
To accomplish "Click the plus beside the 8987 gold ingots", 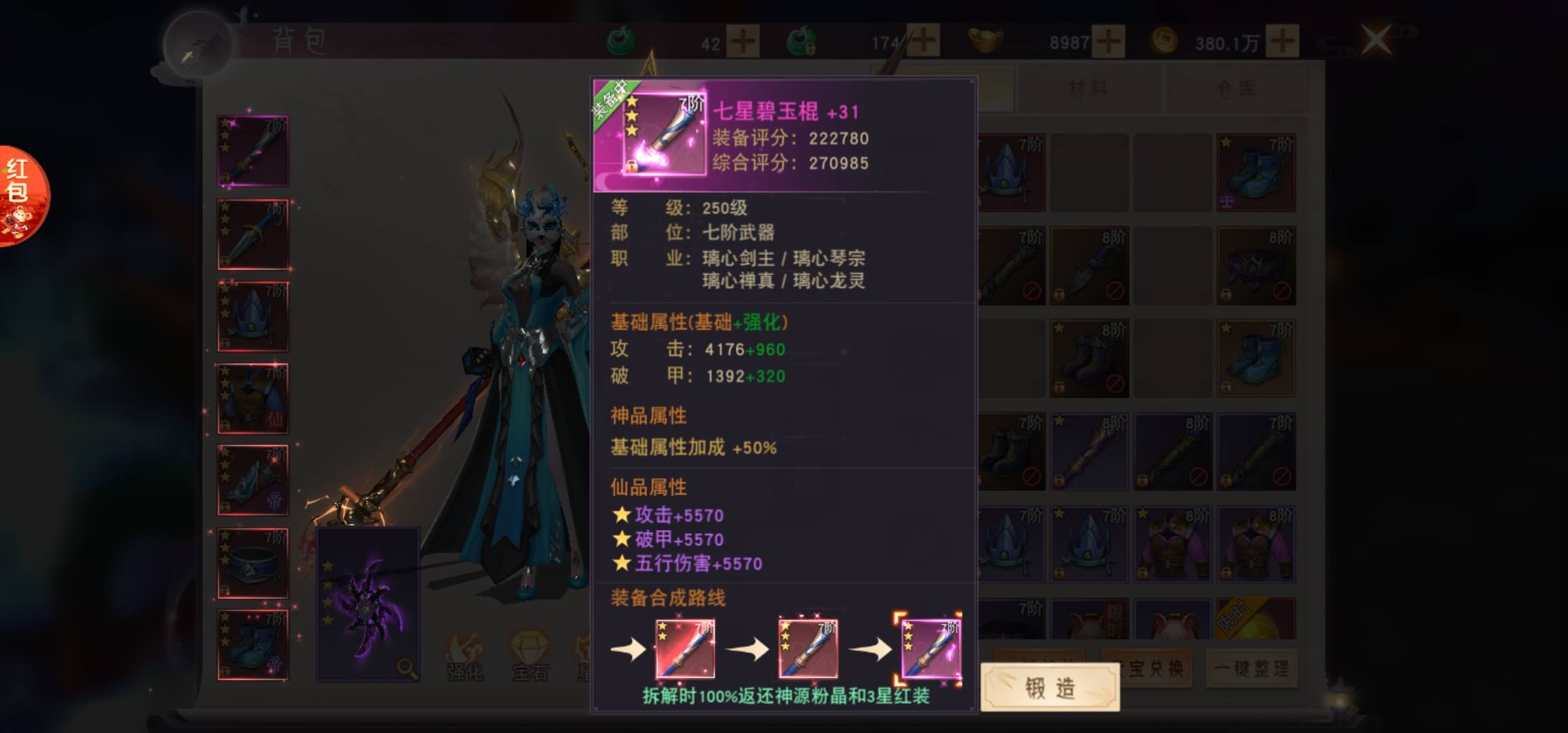I will click(x=1108, y=41).
